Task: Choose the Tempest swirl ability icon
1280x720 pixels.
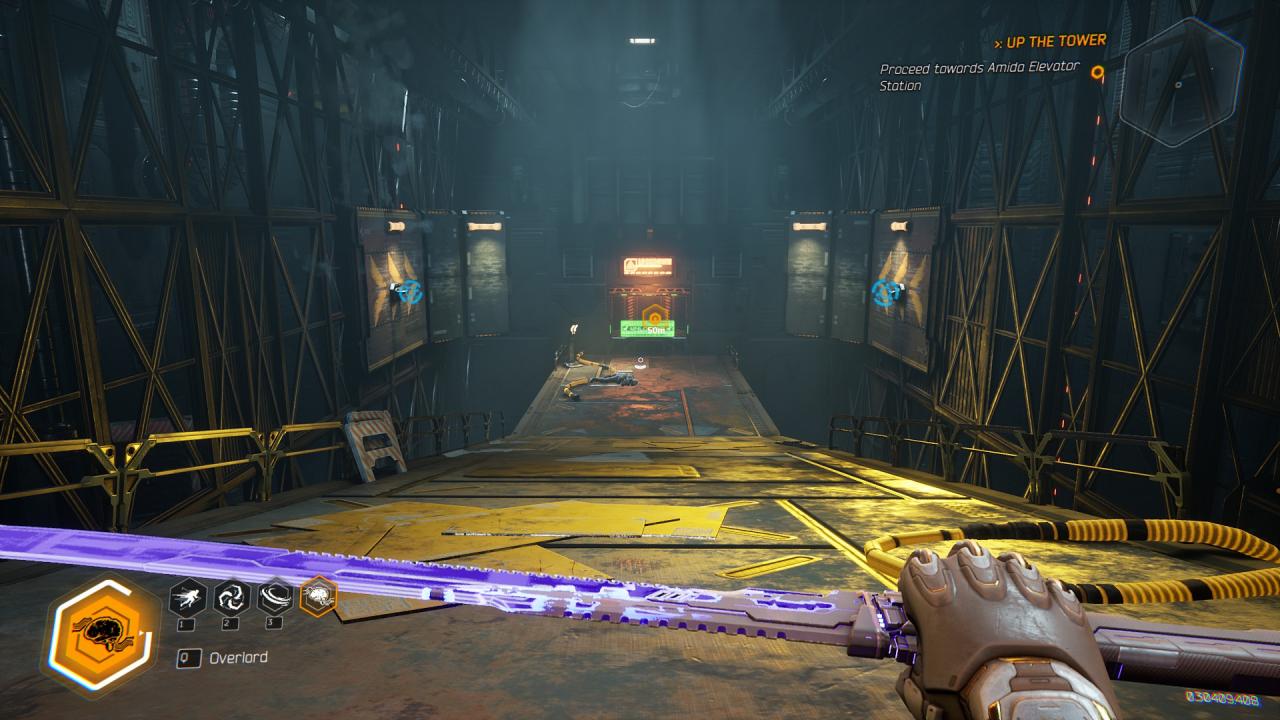Action: tap(231, 598)
